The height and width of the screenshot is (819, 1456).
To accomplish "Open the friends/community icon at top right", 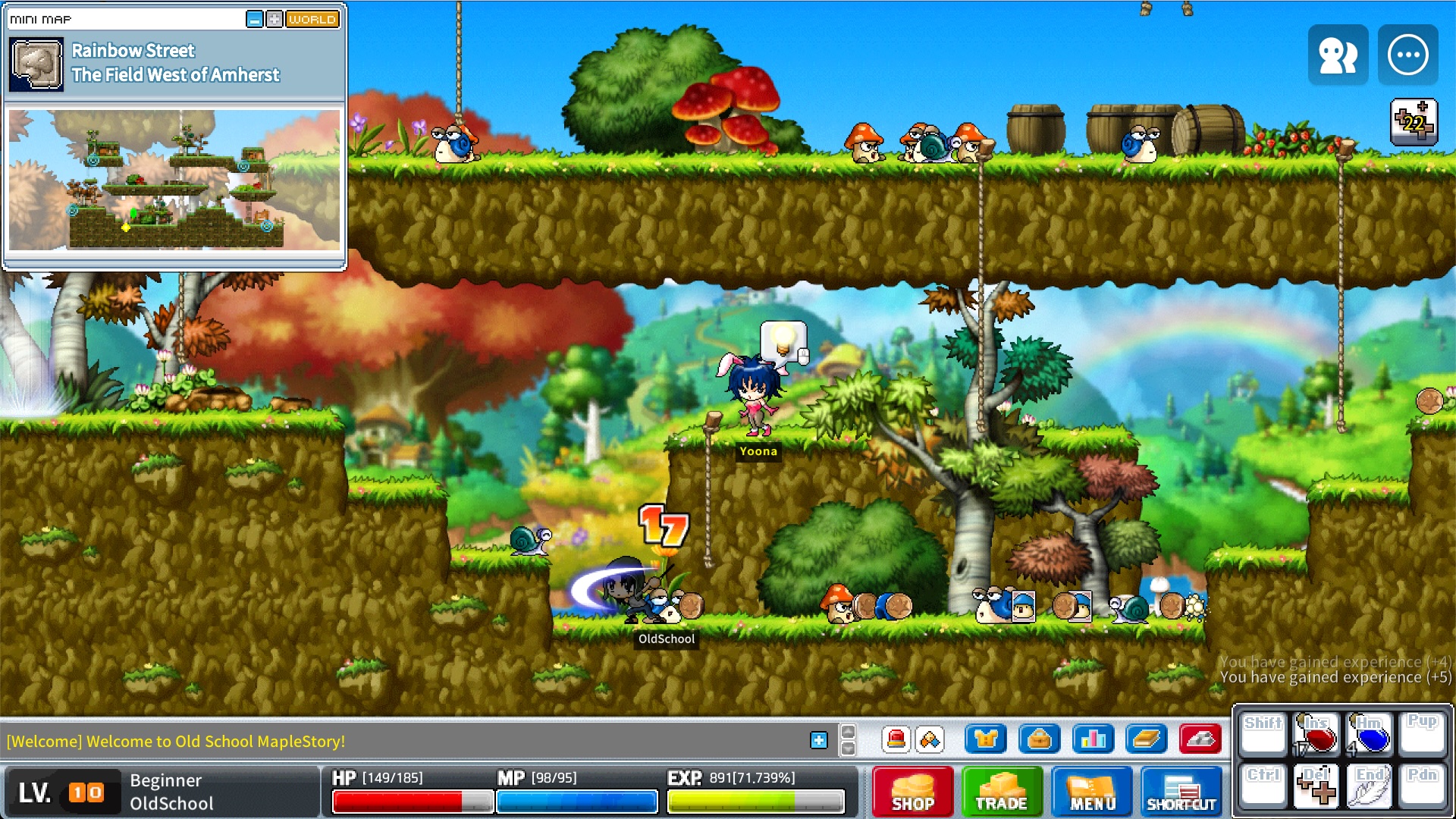I will (x=1337, y=54).
